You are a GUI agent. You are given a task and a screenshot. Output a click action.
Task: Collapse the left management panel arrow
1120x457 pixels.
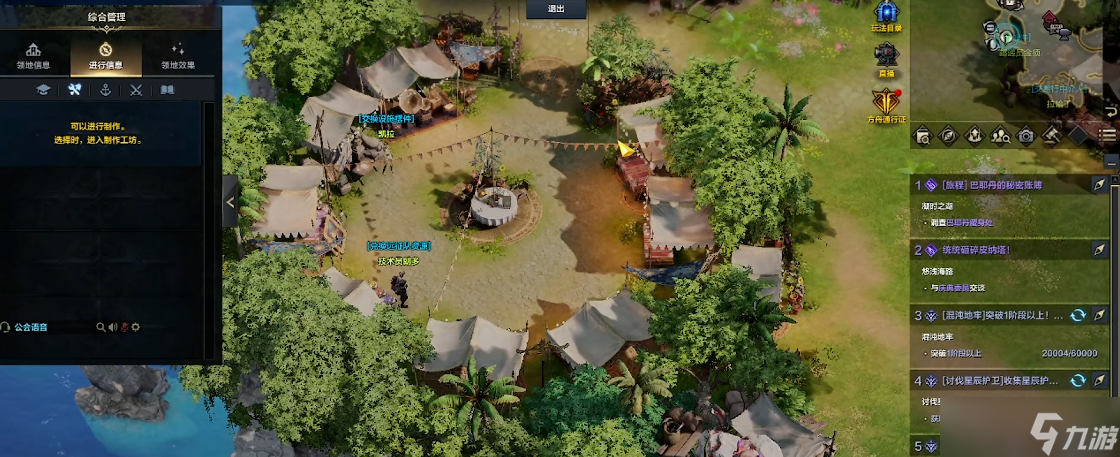point(231,202)
